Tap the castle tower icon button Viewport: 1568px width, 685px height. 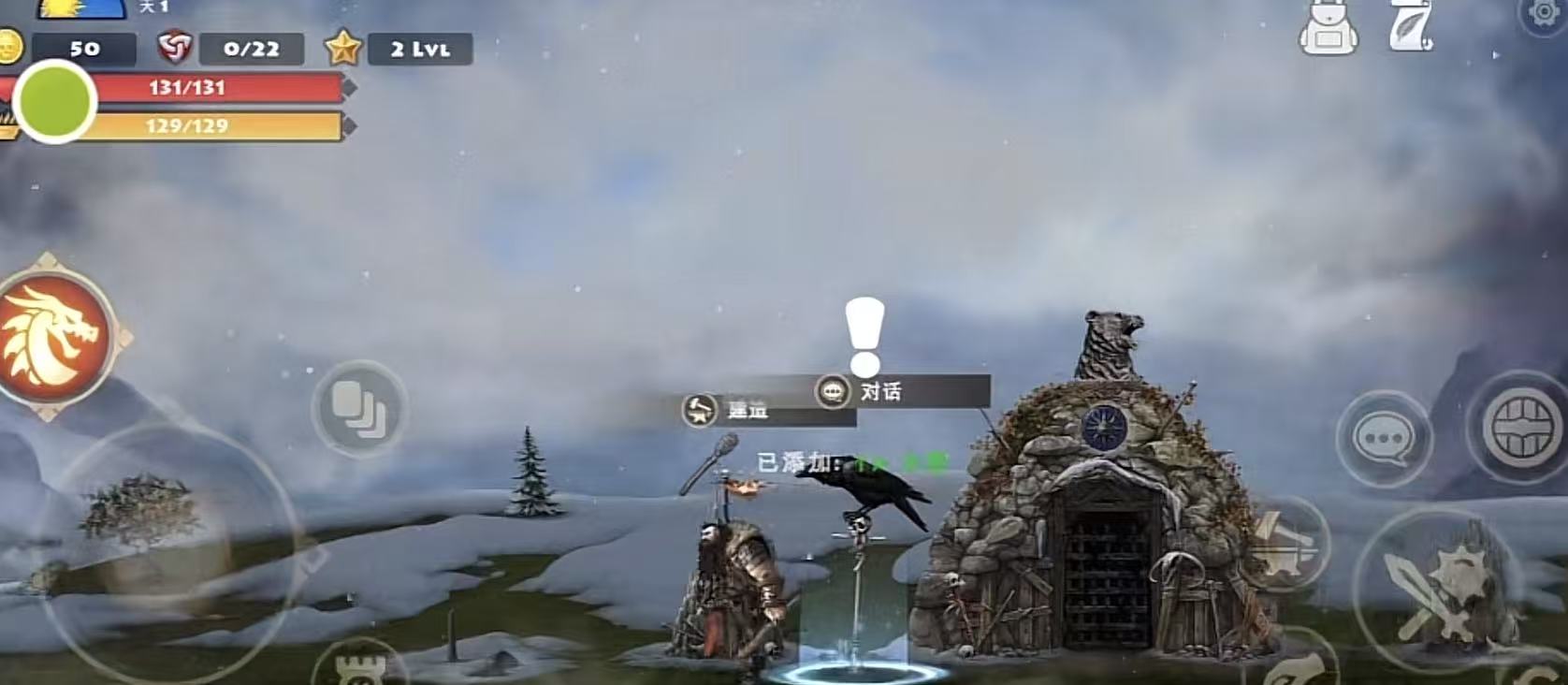(359, 666)
